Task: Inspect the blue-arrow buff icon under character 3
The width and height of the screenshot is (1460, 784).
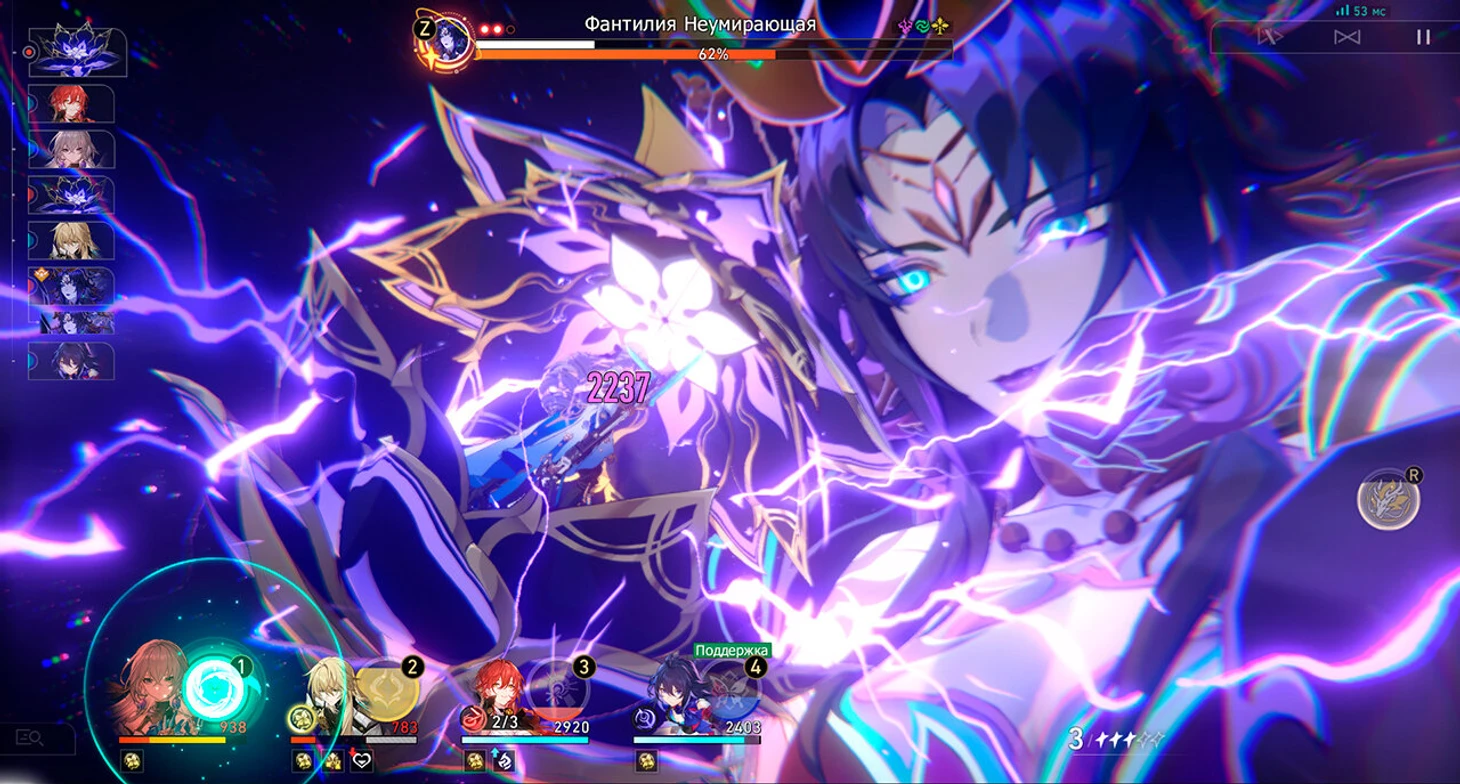Action: point(502,761)
